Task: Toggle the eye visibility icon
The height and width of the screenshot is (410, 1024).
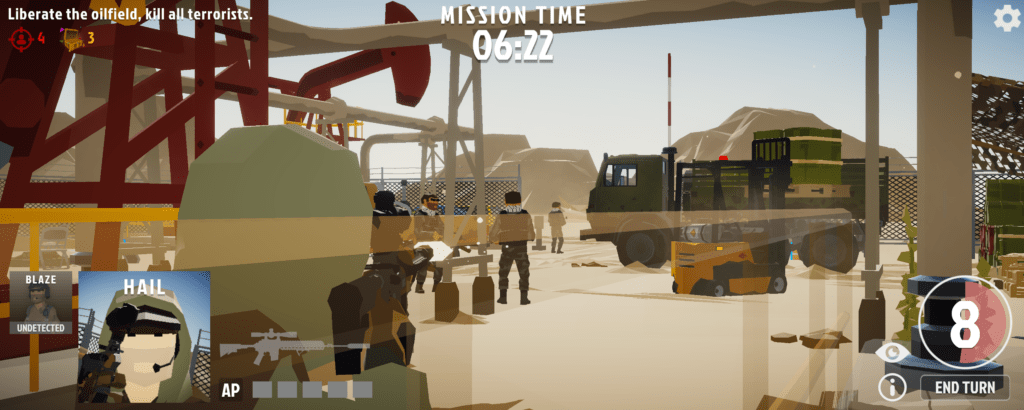Action: pyautogui.click(x=890, y=351)
